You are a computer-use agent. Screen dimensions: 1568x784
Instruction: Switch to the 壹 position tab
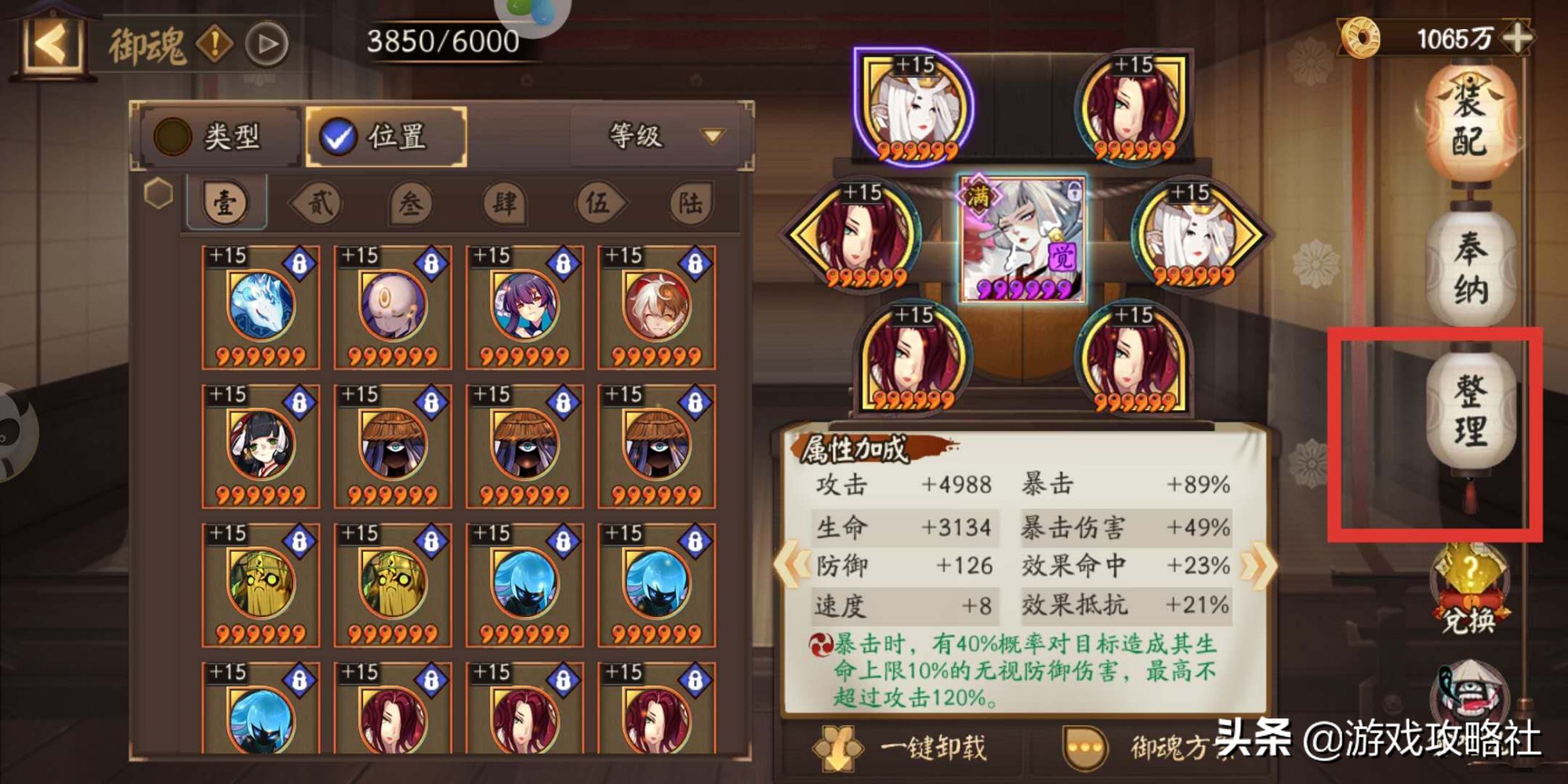click(x=226, y=204)
